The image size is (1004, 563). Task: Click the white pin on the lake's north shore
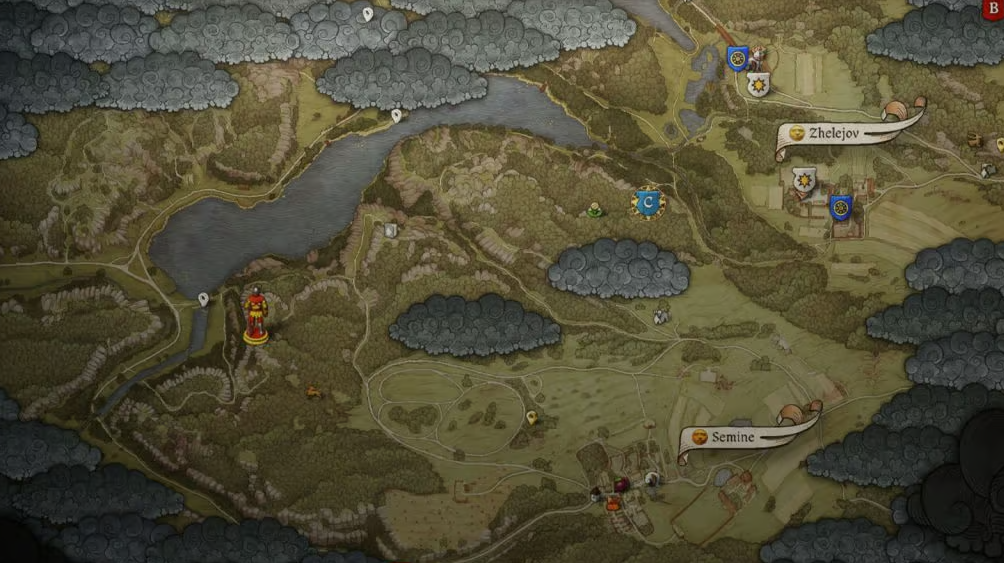(x=396, y=116)
